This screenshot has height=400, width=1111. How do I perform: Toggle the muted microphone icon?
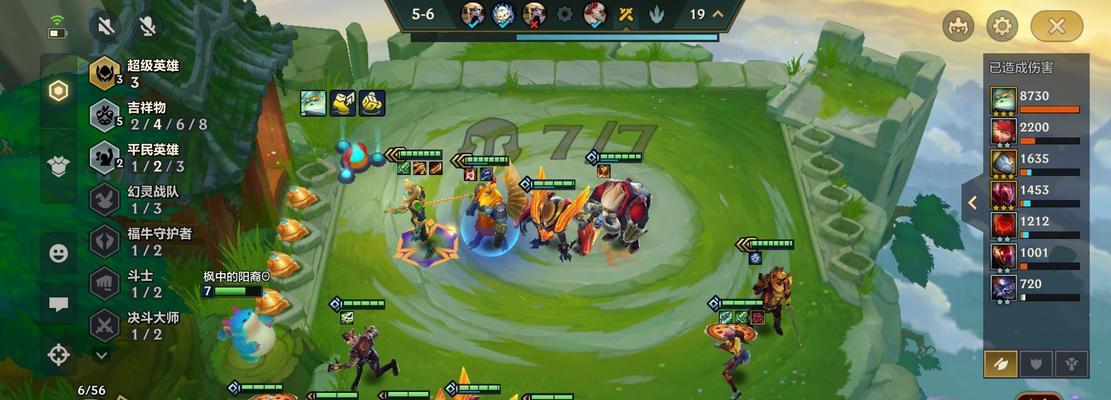(x=148, y=26)
